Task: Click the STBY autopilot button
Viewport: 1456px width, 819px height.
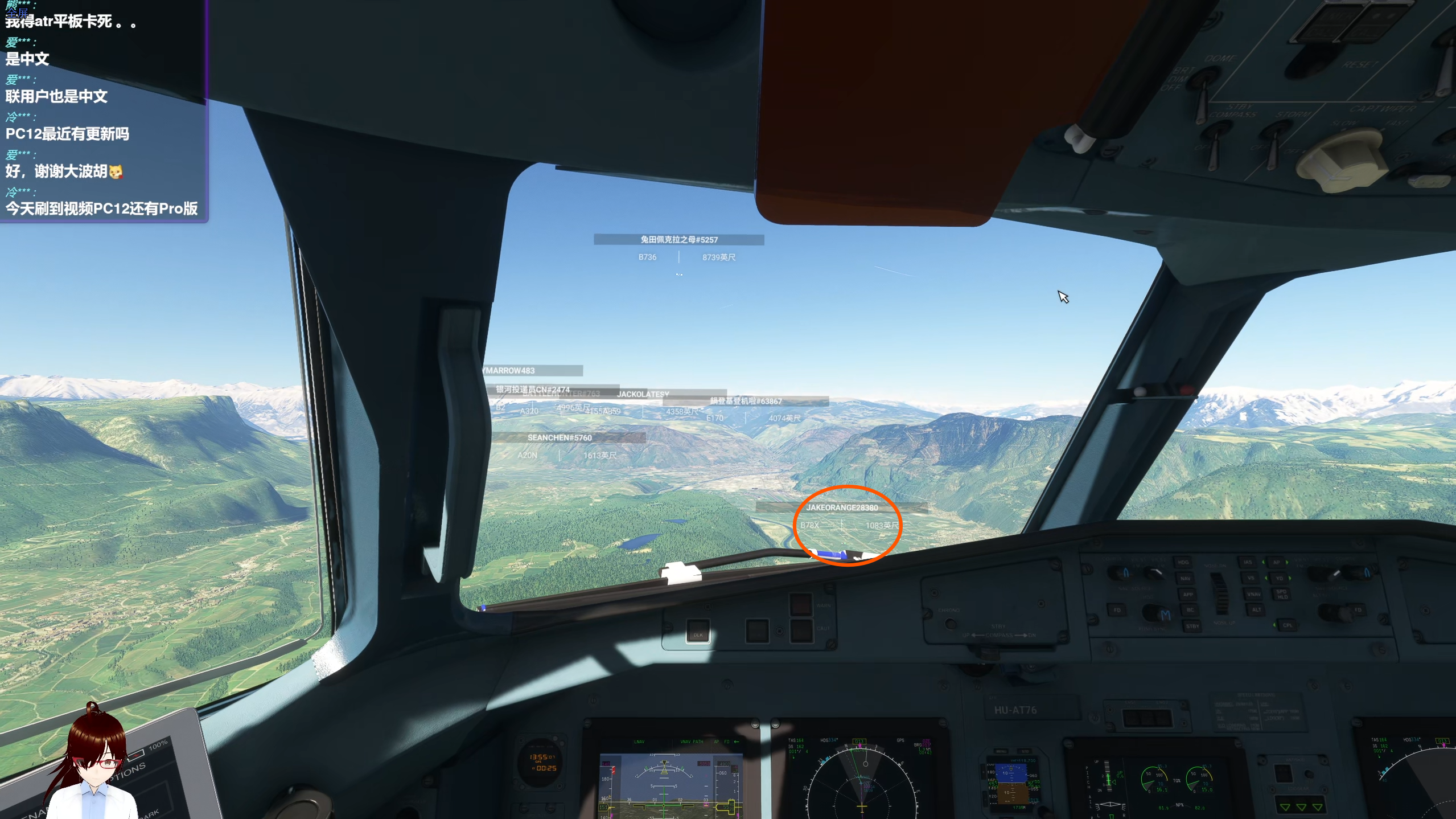Action: 1192,626
